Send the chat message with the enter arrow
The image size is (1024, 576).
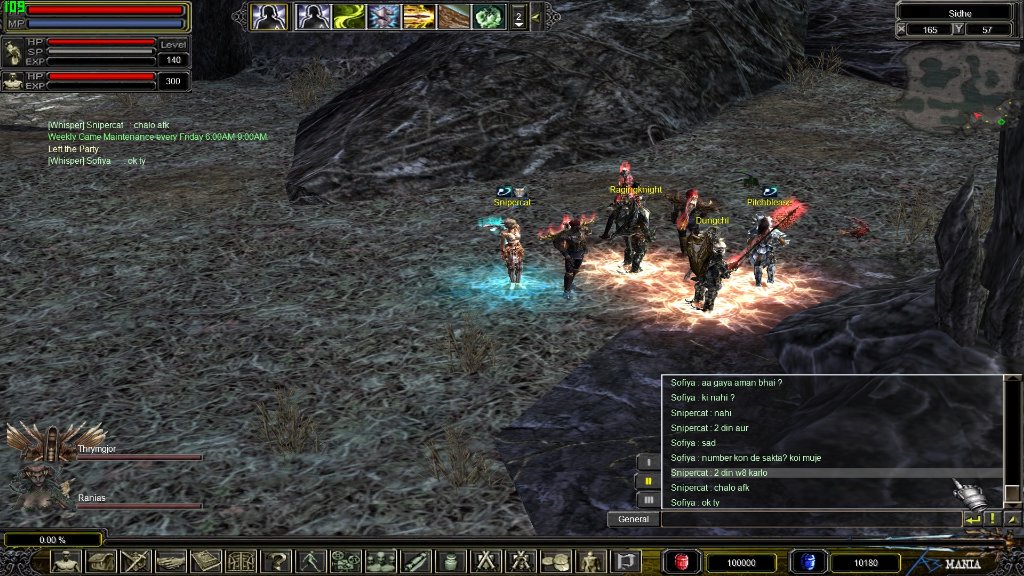(972, 519)
